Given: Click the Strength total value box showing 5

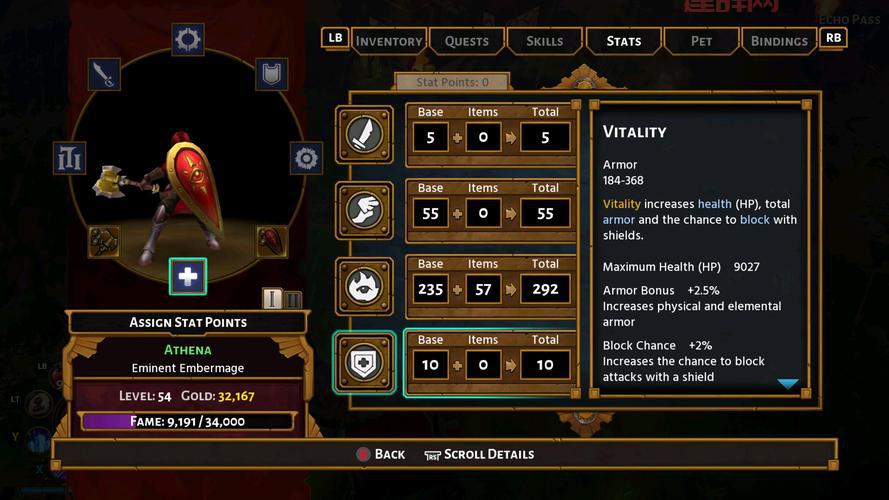Looking at the screenshot, I should tap(545, 137).
